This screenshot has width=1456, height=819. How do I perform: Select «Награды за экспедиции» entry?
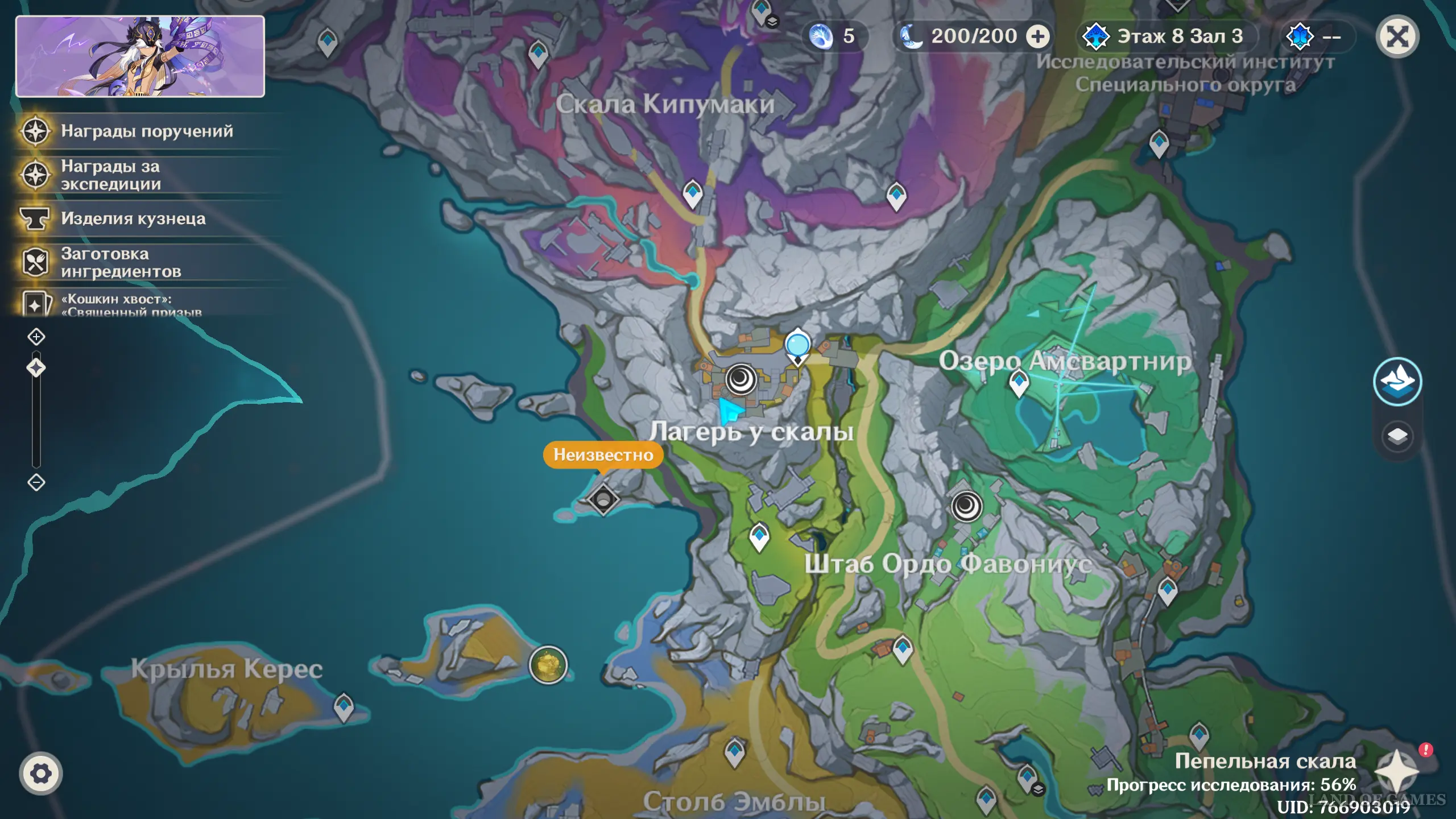pos(110,175)
